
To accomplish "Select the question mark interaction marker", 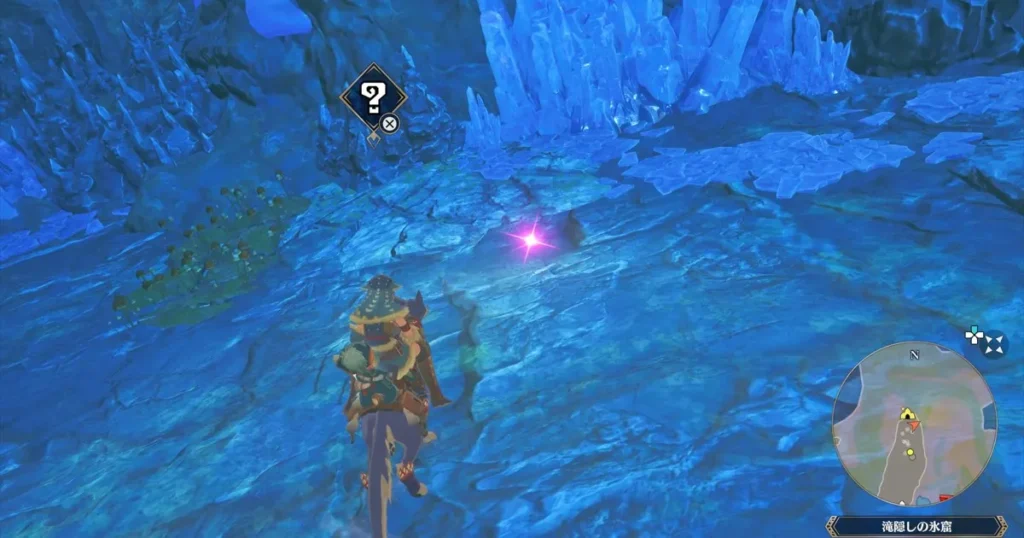I will click(373, 97).
